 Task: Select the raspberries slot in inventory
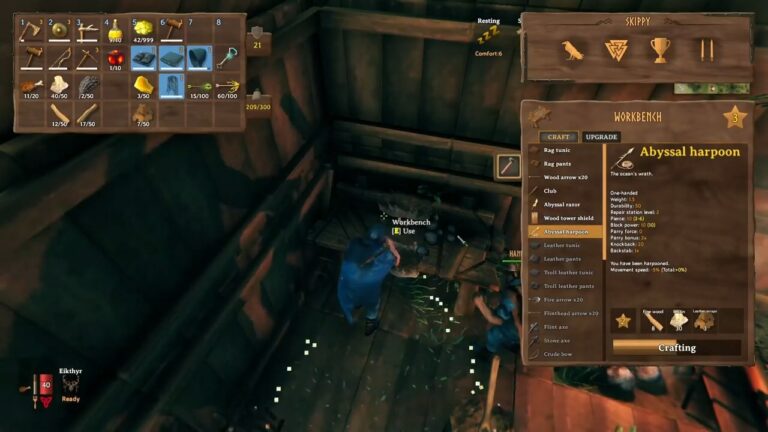(116, 58)
